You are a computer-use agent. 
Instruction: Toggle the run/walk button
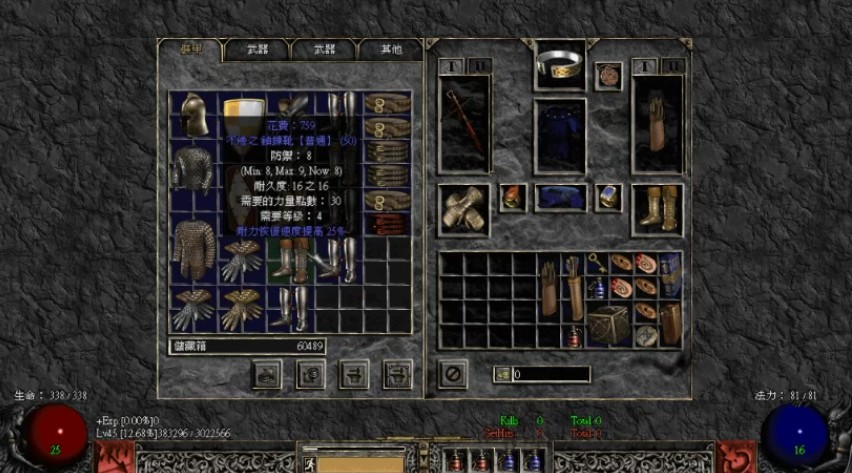(312, 463)
